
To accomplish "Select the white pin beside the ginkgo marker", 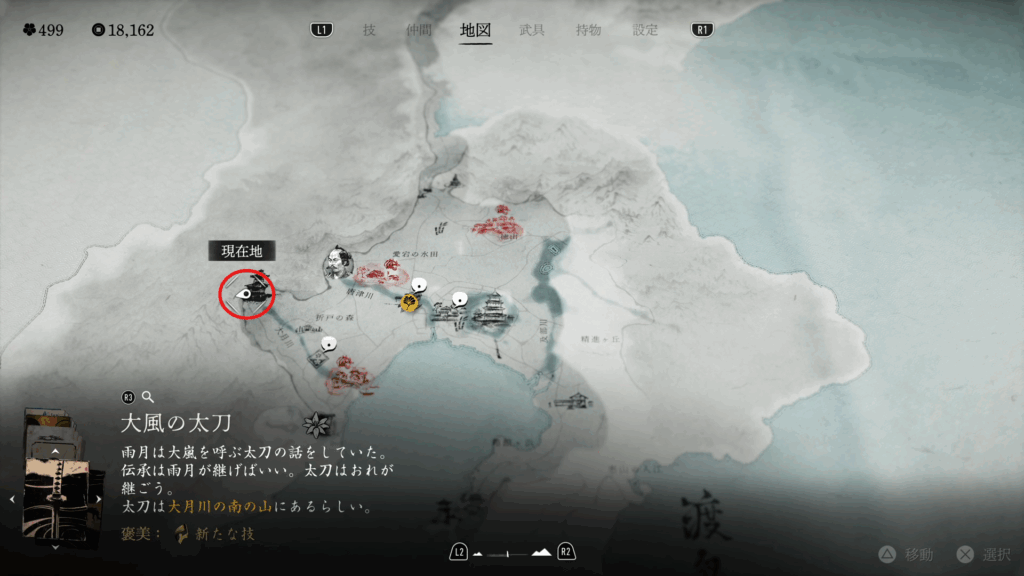I will [420, 286].
